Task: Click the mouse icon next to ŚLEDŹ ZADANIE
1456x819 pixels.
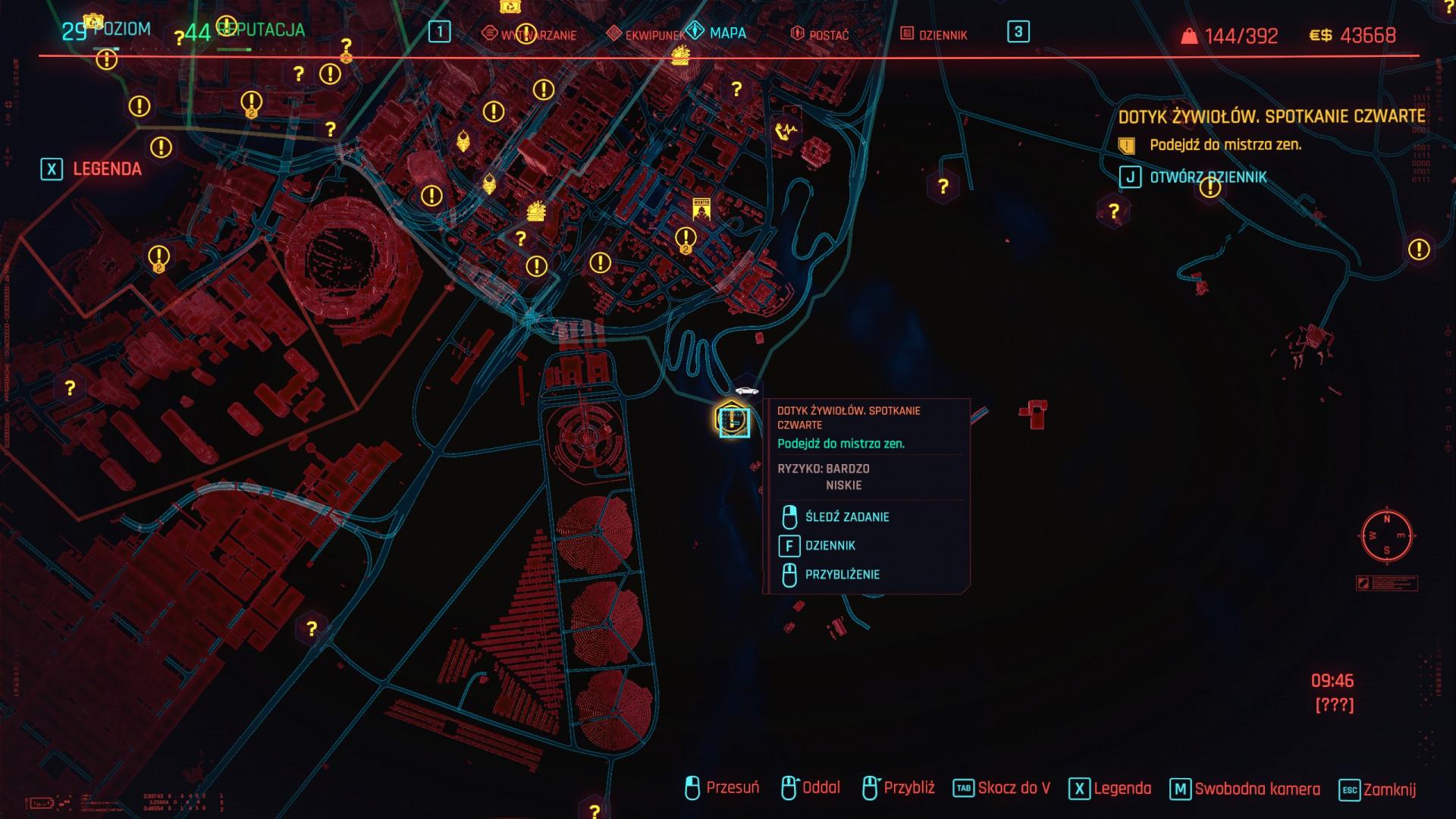Action: tap(790, 516)
